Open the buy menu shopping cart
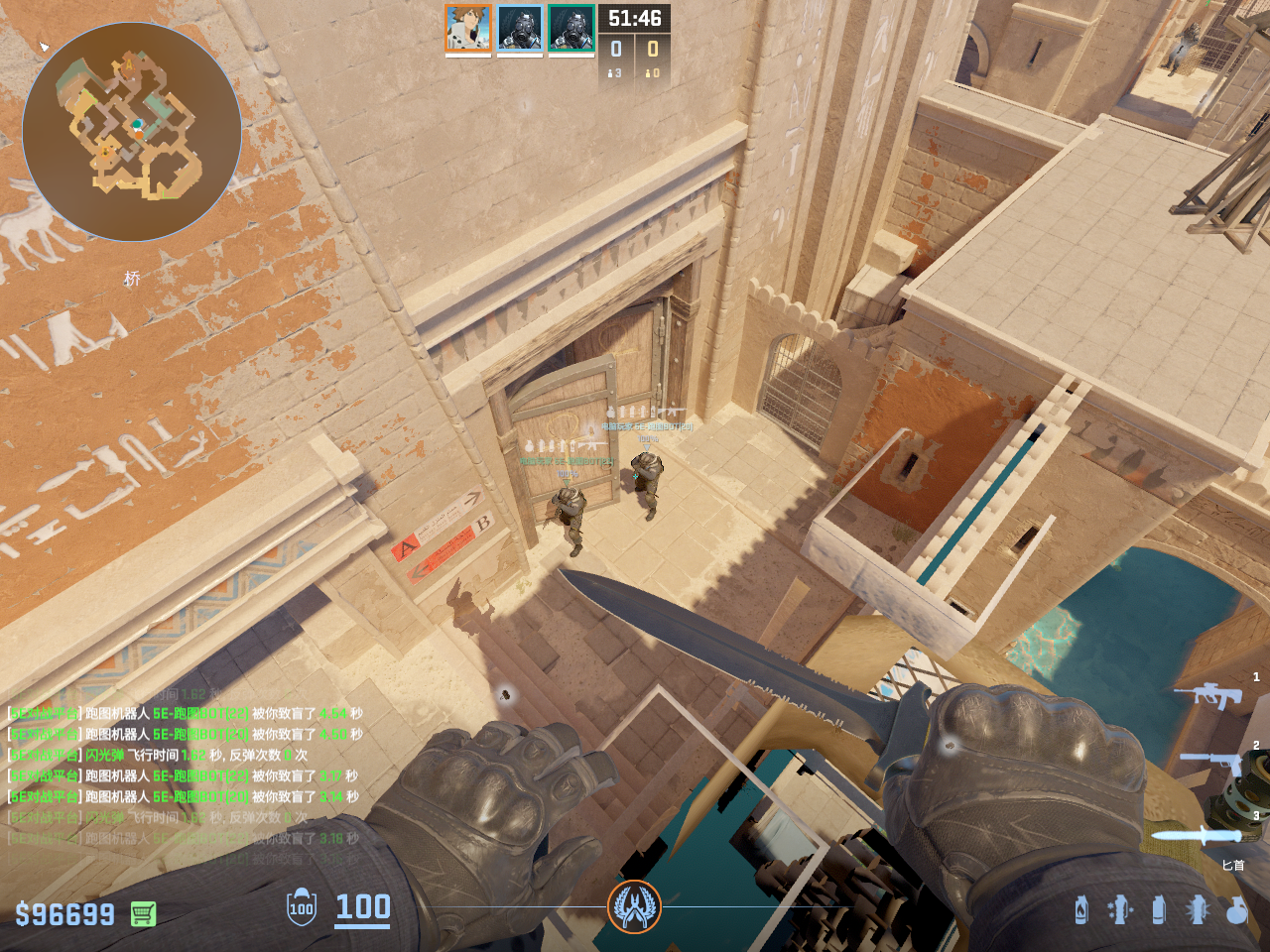The width and height of the screenshot is (1270, 952). (143, 913)
